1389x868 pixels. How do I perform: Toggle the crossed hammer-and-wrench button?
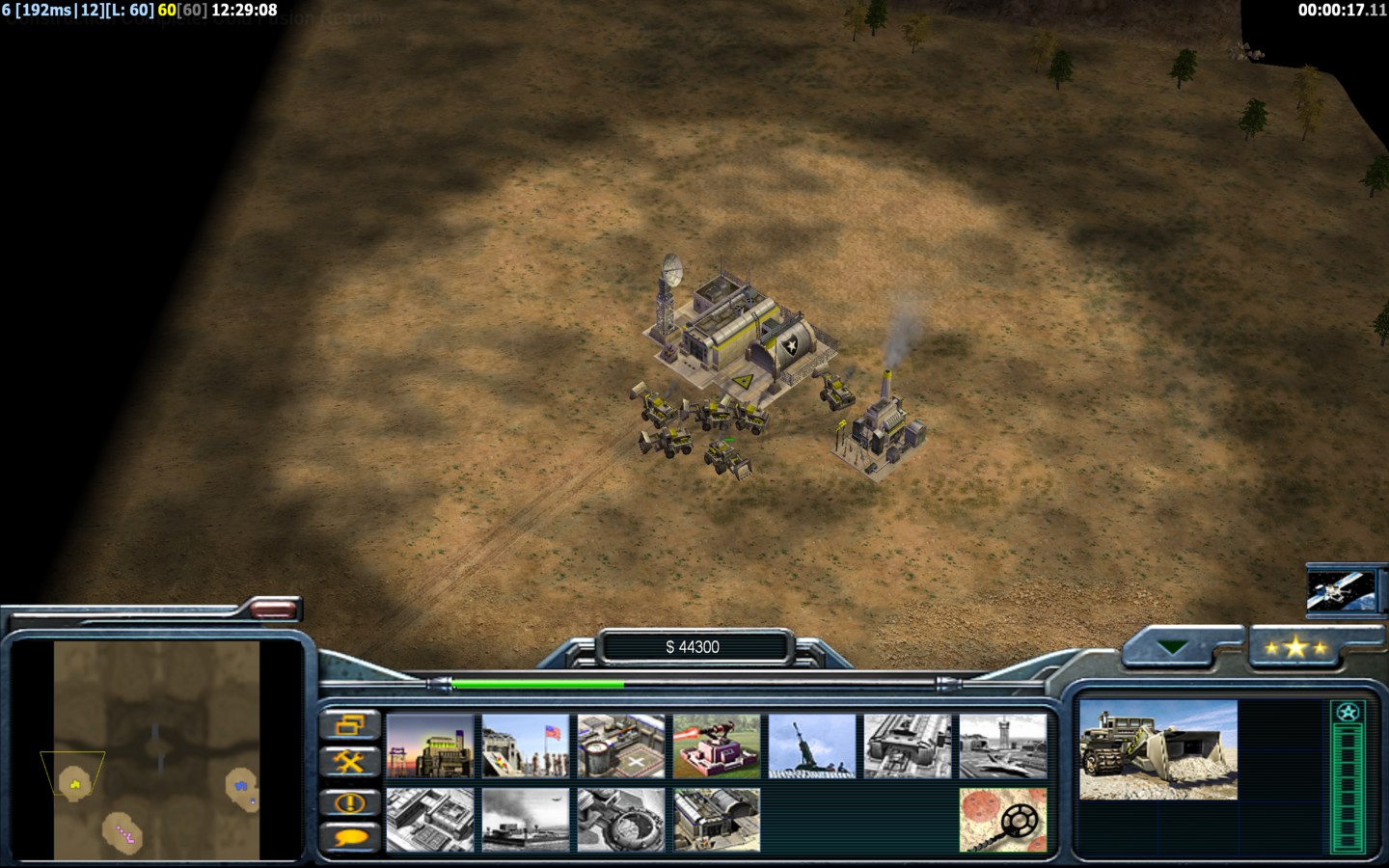coord(349,763)
